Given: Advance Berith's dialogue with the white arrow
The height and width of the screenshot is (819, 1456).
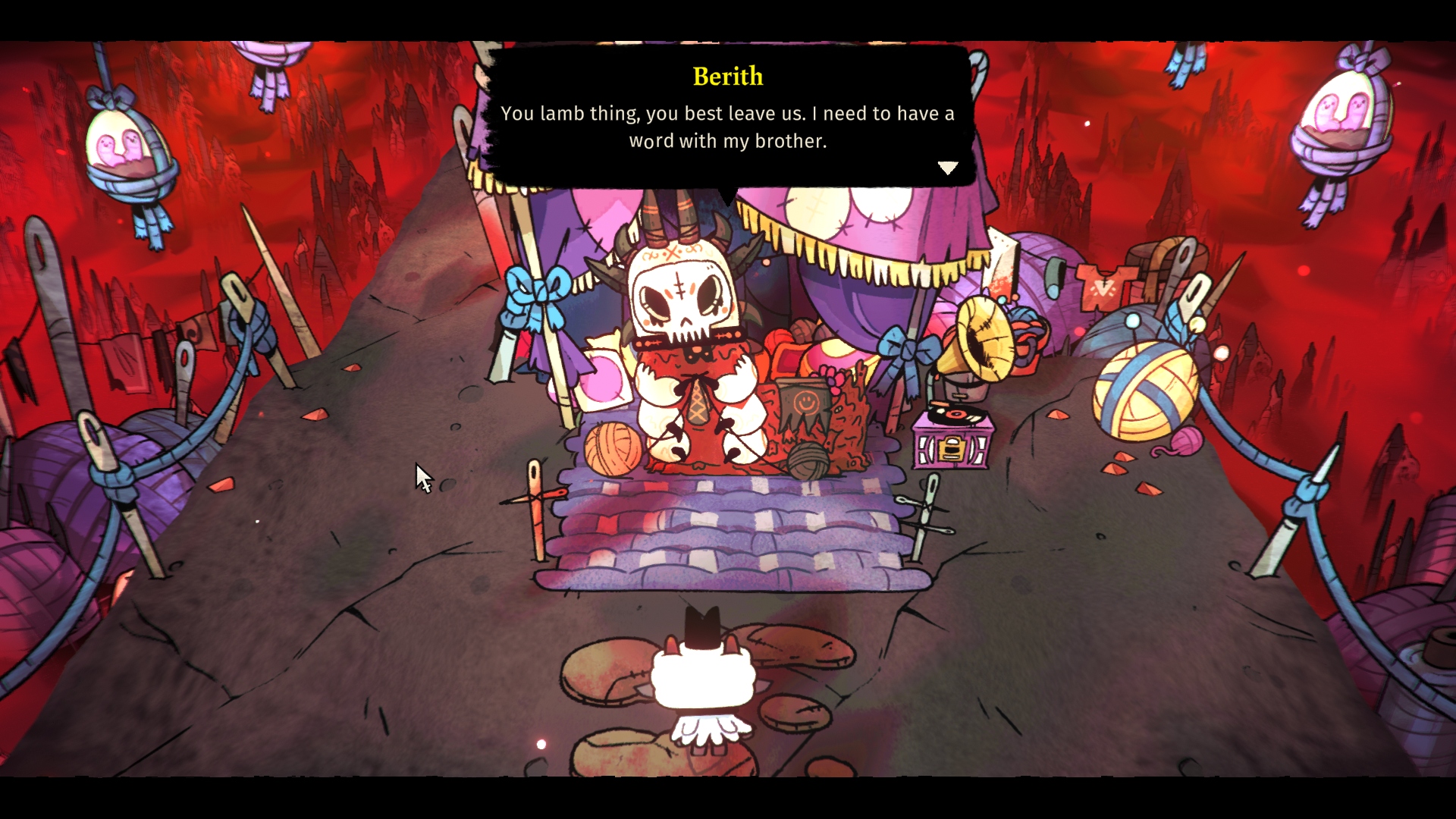Looking at the screenshot, I should (948, 168).
